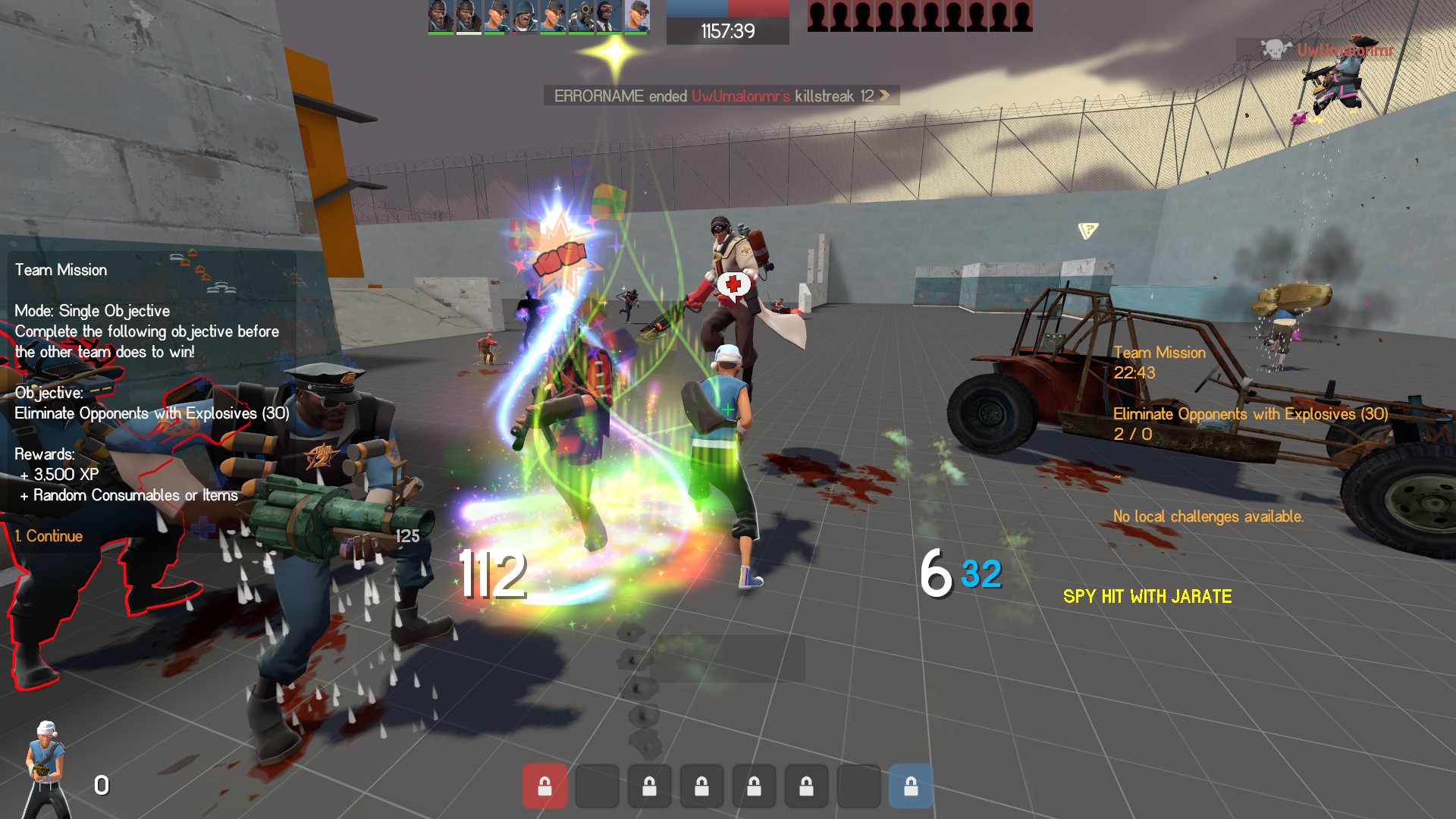Choose Continue in the Team Mission panel

(49, 536)
